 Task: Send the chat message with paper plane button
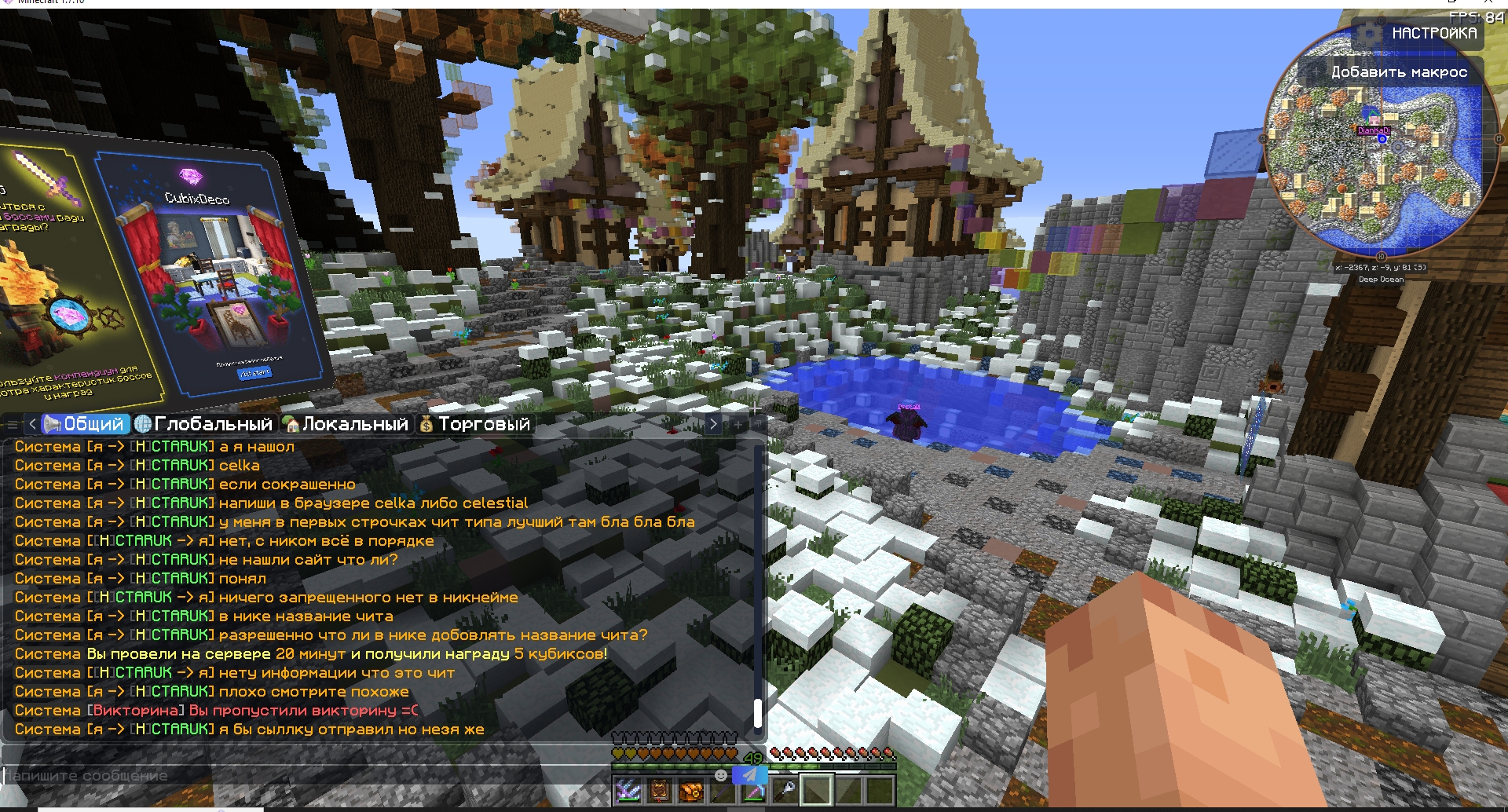click(750, 775)
